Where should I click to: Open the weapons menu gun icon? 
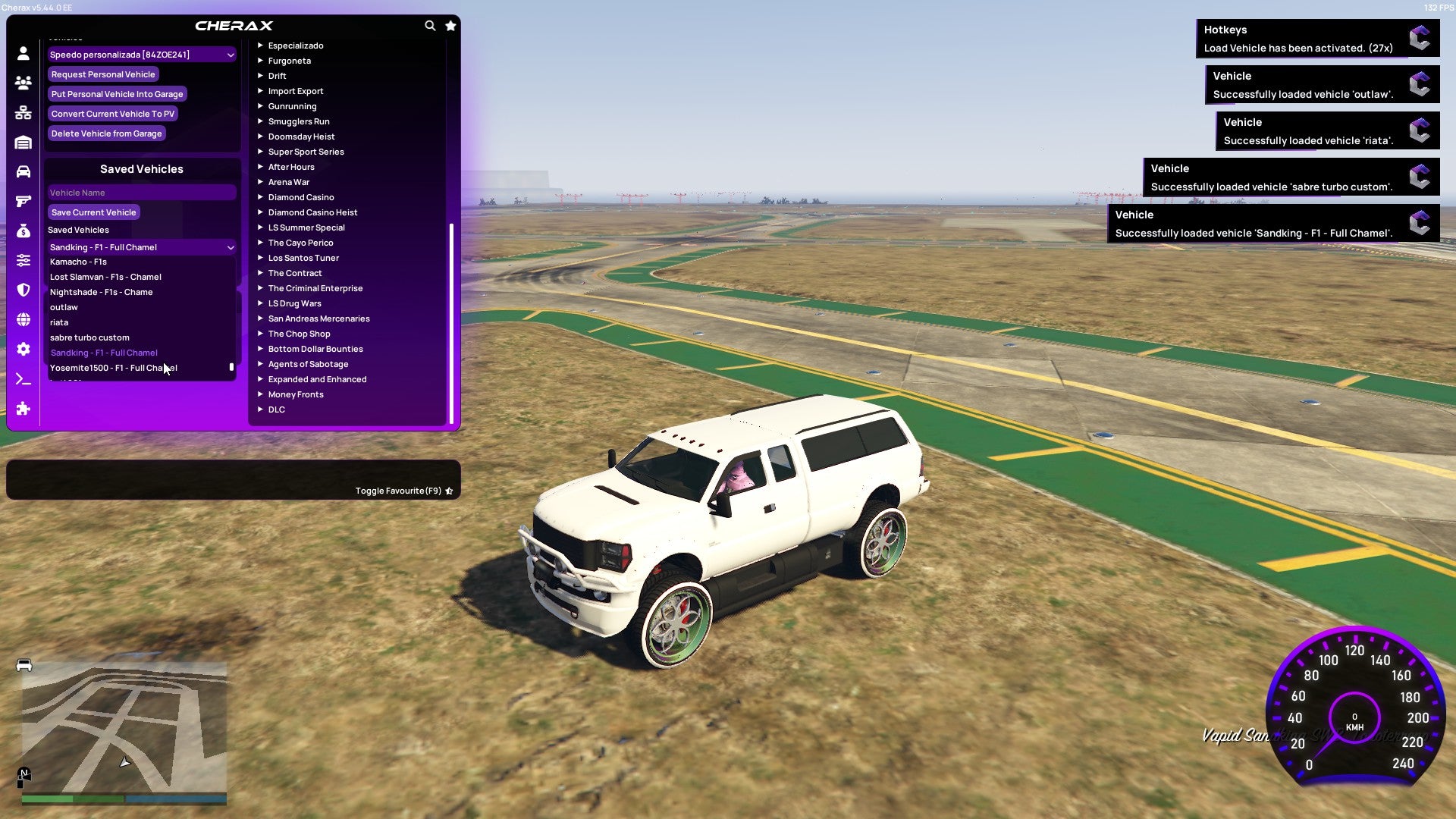pos(23,200)
